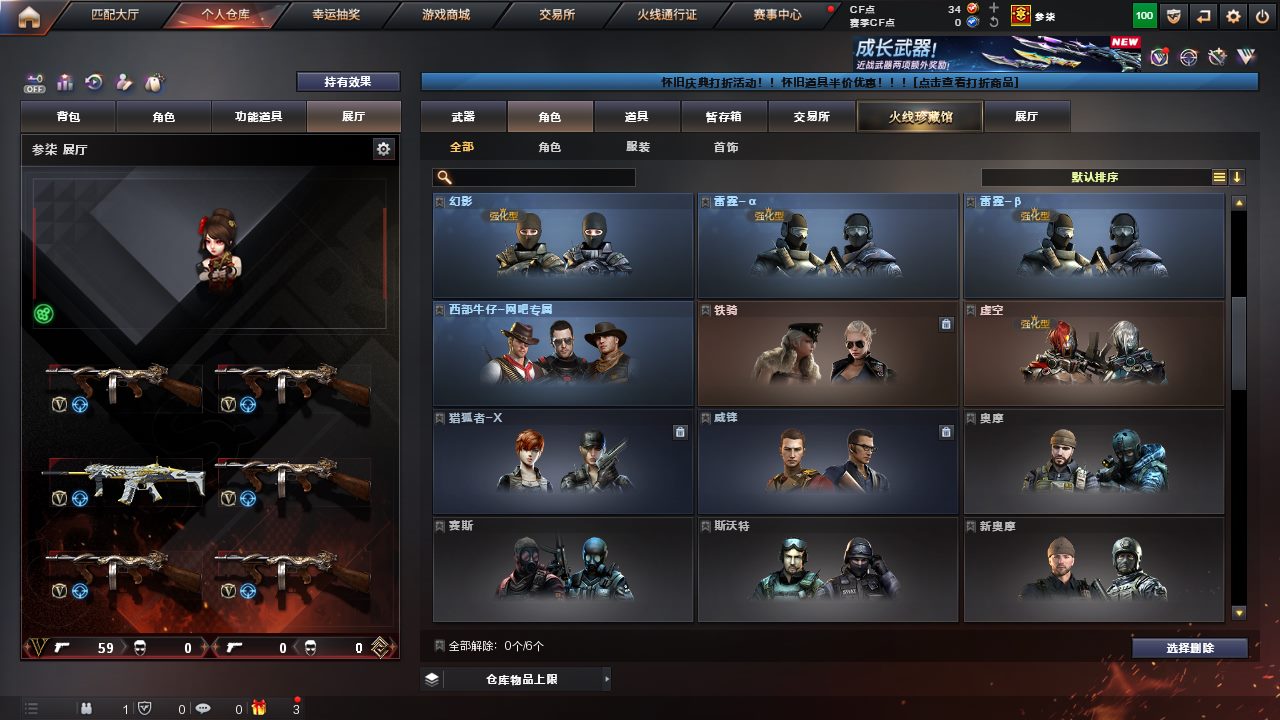Filter the list by 服装 clothing
This screenshot has height=720, width=1280.
pyautogui.click(x=637, y=147)
